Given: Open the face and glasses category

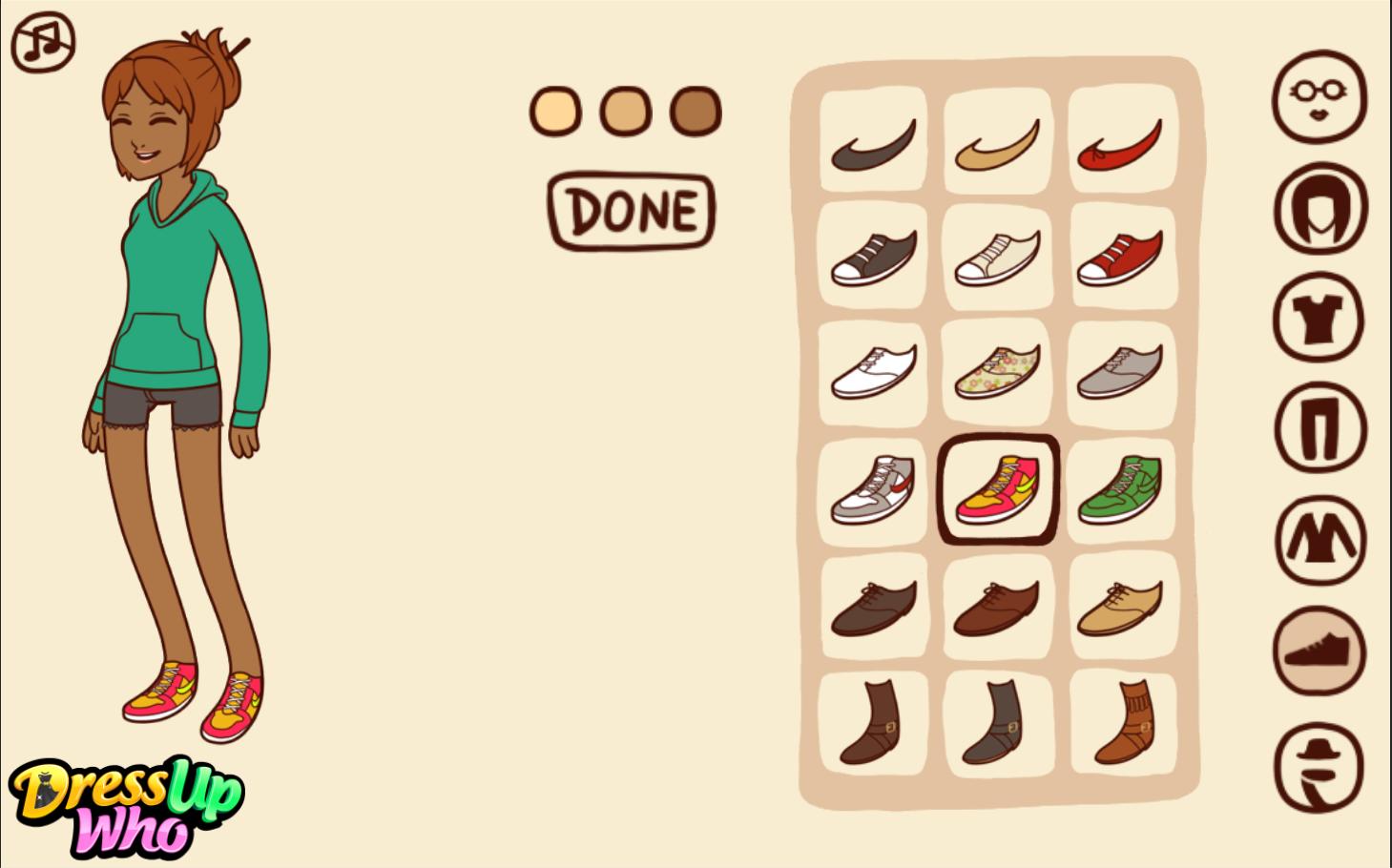Looking at the screenshot, I should [x=1319, y=96].
